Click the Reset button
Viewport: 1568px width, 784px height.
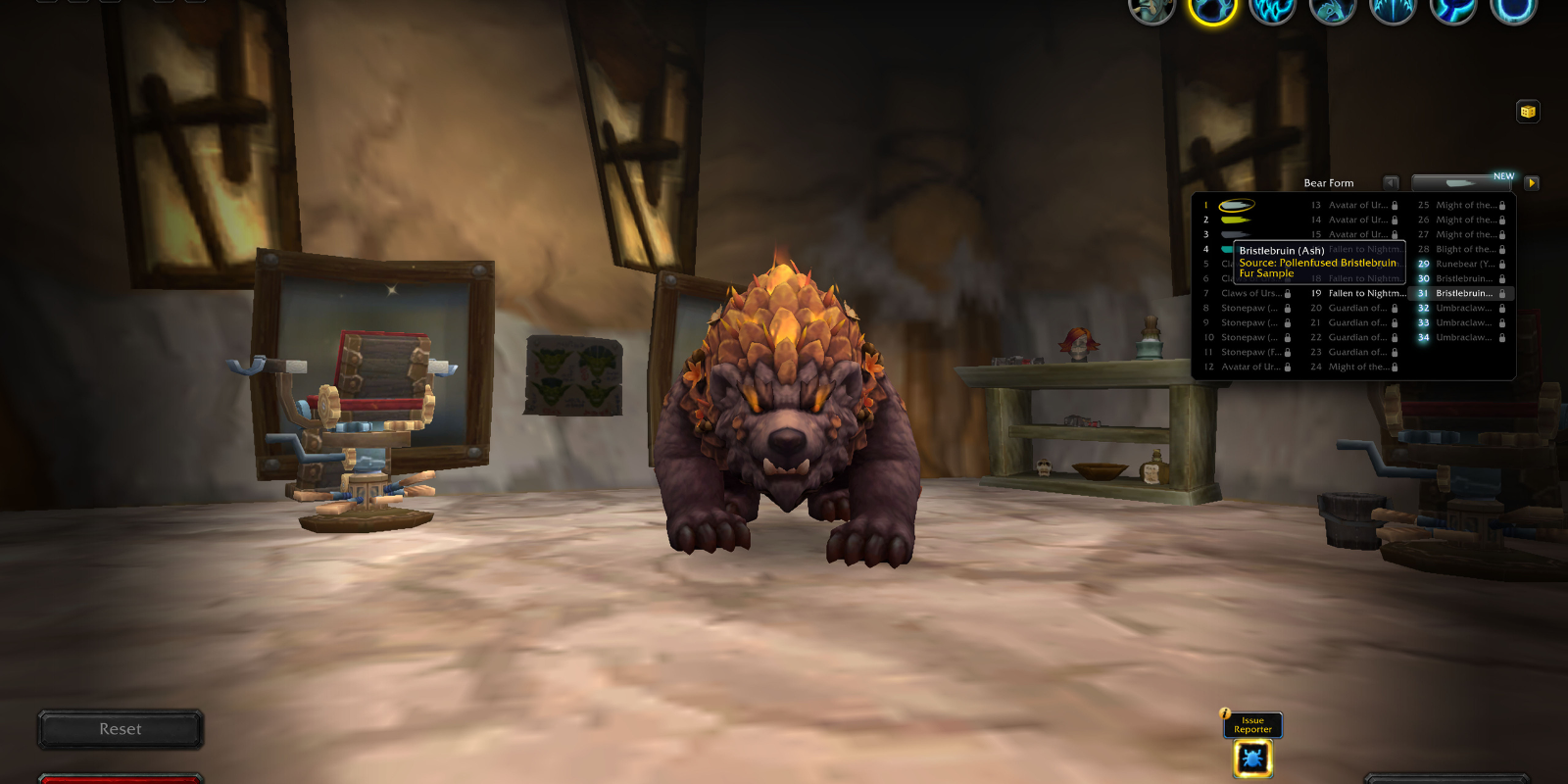tap(120, 728)
